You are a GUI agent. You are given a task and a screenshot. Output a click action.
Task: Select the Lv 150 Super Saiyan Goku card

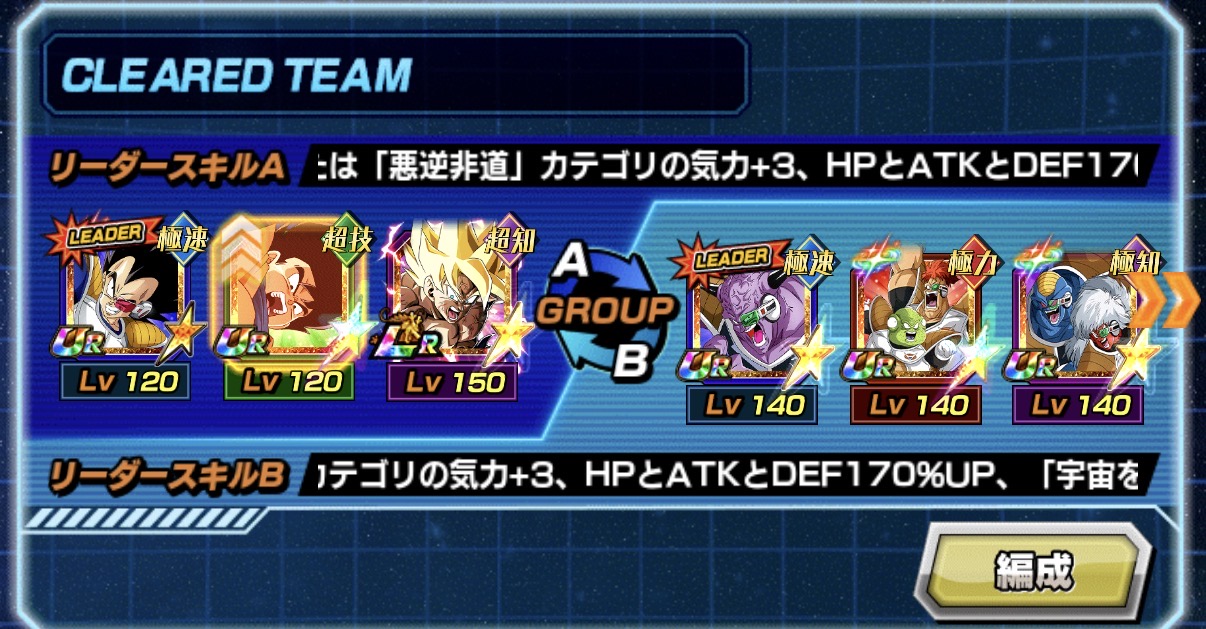click(x=454, y=300)
